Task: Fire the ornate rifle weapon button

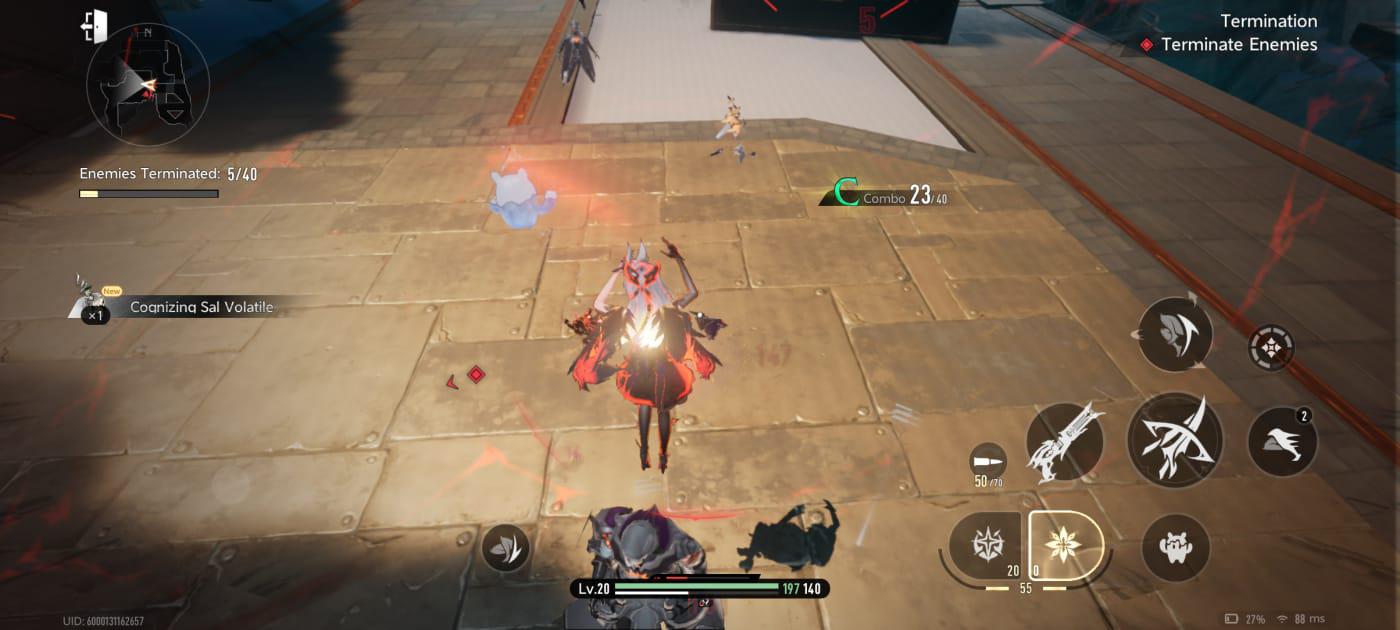Action: (1065, 441)
